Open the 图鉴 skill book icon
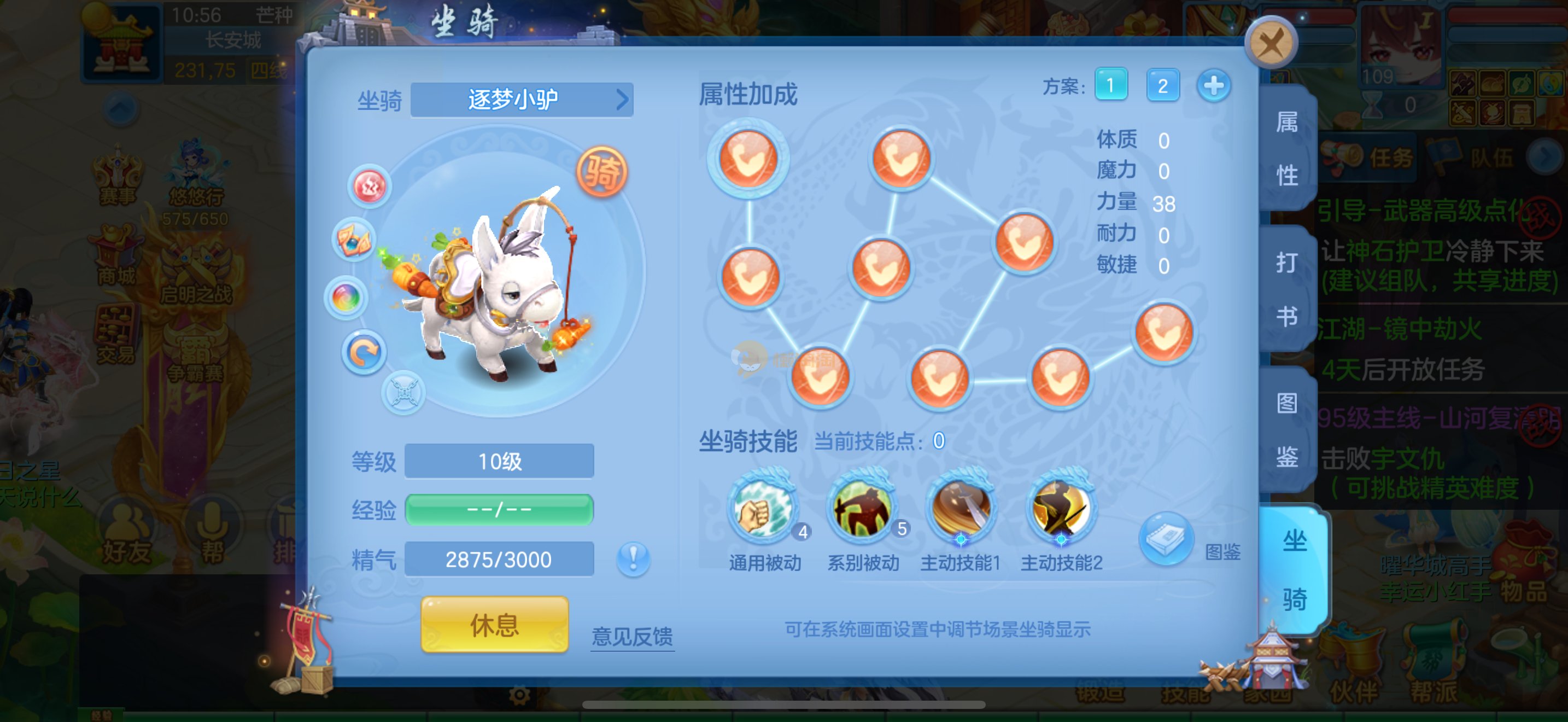This screenshot has height=722, width=1568. tap(1166, 539)
